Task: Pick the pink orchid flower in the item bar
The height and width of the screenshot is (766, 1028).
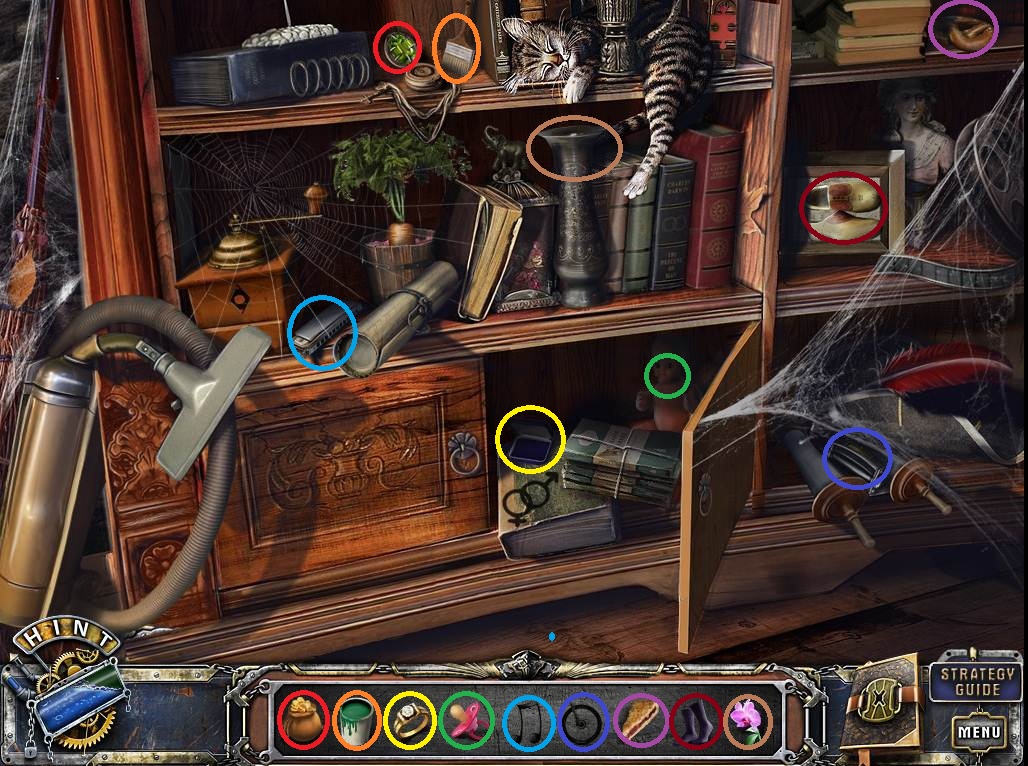Action: [x=747, y=720]
